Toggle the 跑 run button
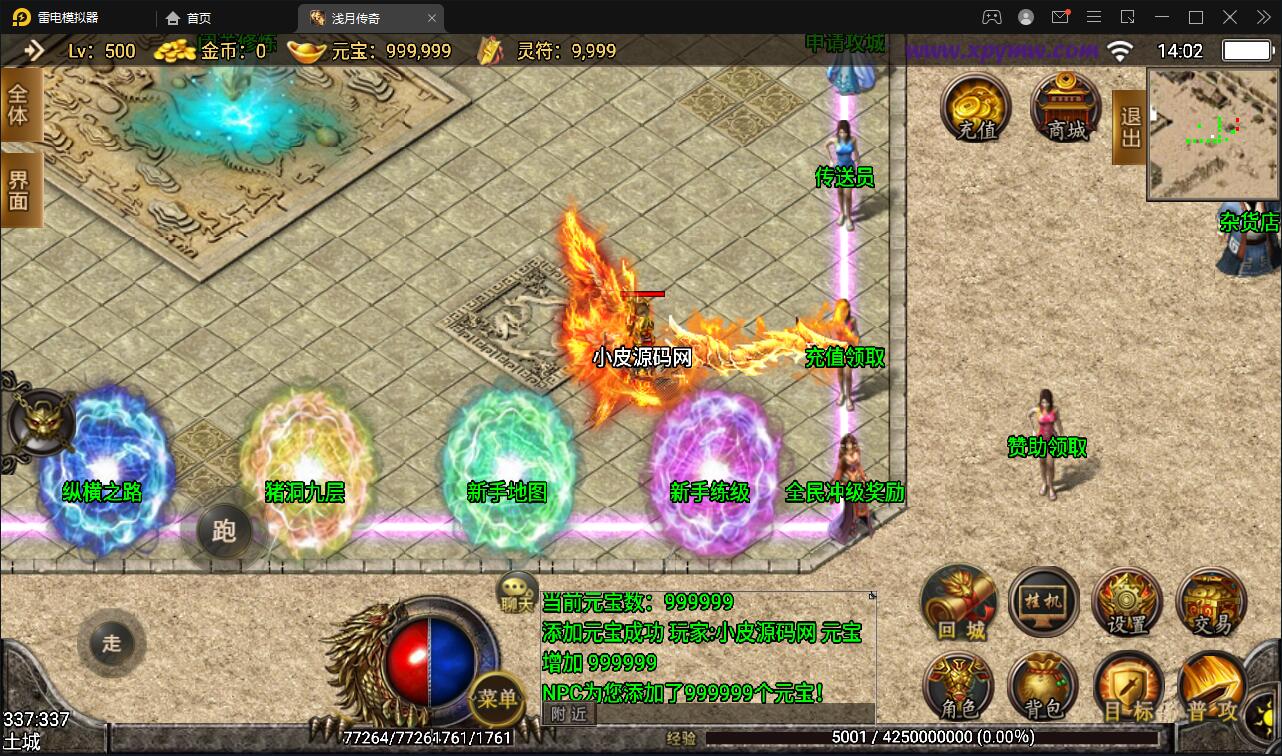The width and height of the screenshot is (1282, 756). (x=223, y=530)
